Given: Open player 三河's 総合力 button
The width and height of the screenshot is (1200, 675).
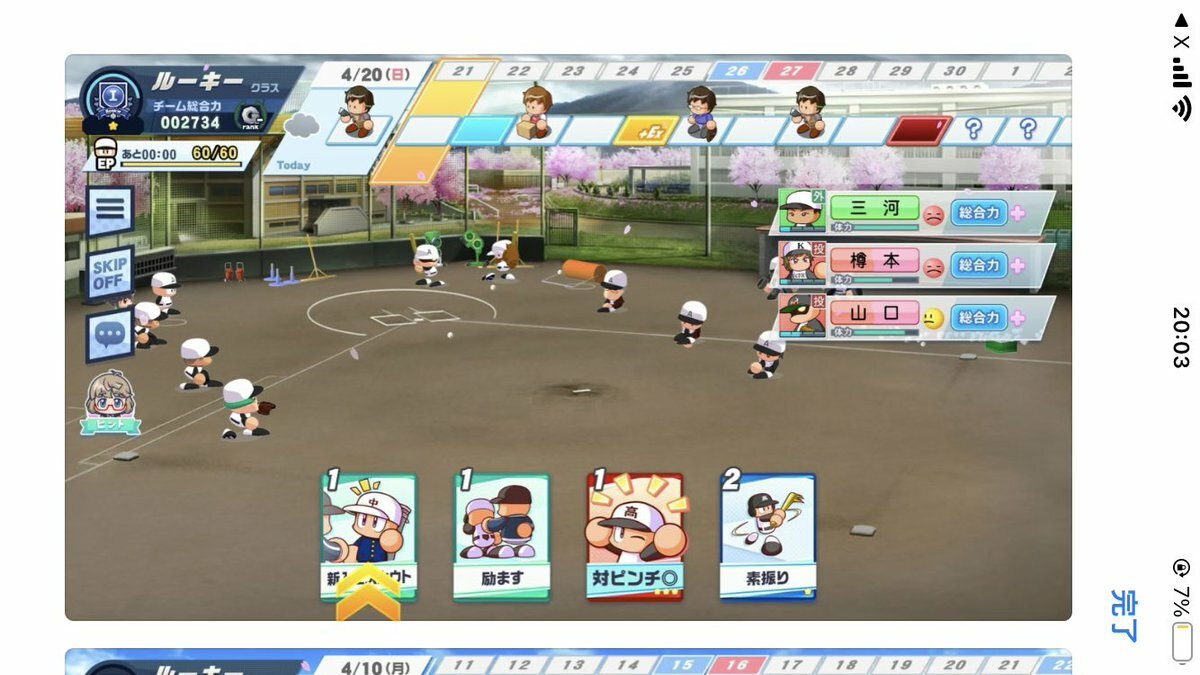Looking at the screenshot, I should pos(978,213).
